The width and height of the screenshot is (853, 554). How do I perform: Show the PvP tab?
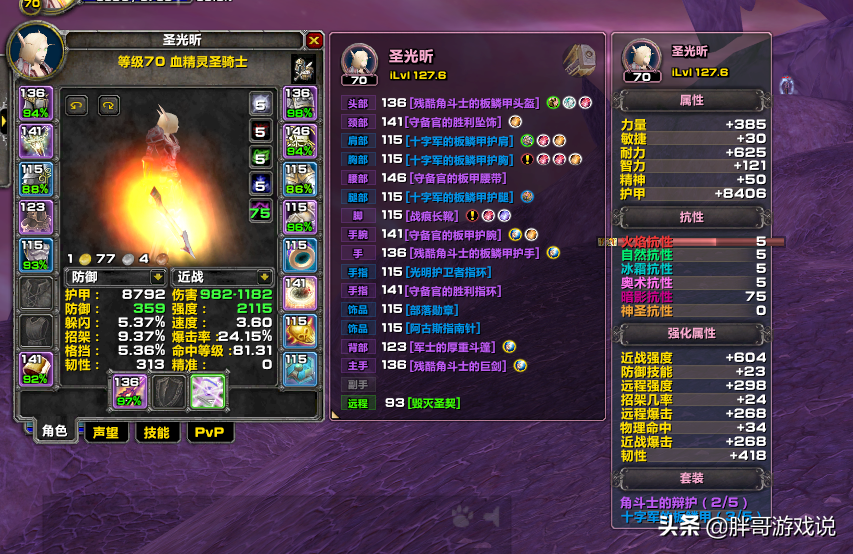209,432
